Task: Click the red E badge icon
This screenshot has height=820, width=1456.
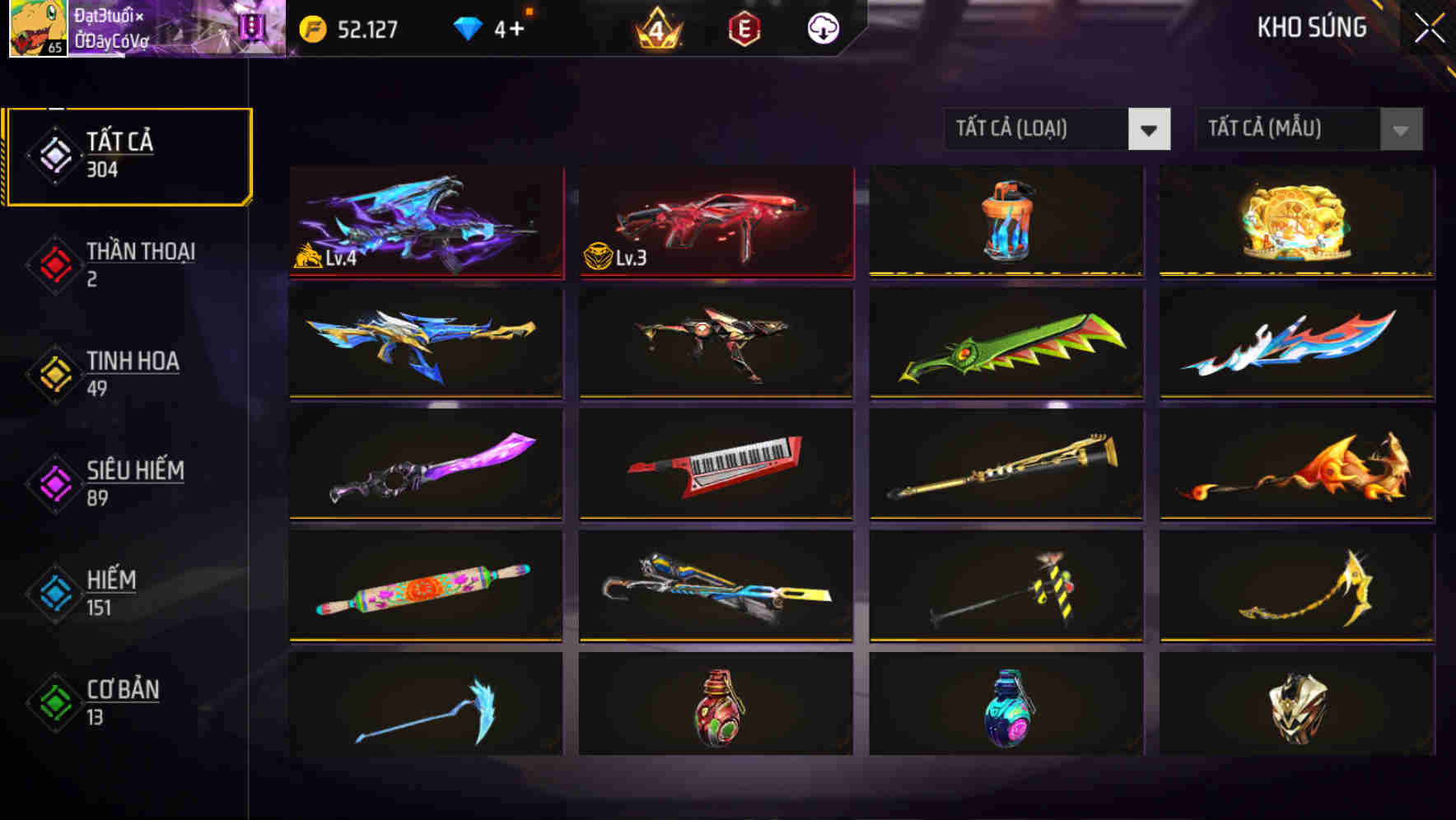Action: (x=742, y=27)
